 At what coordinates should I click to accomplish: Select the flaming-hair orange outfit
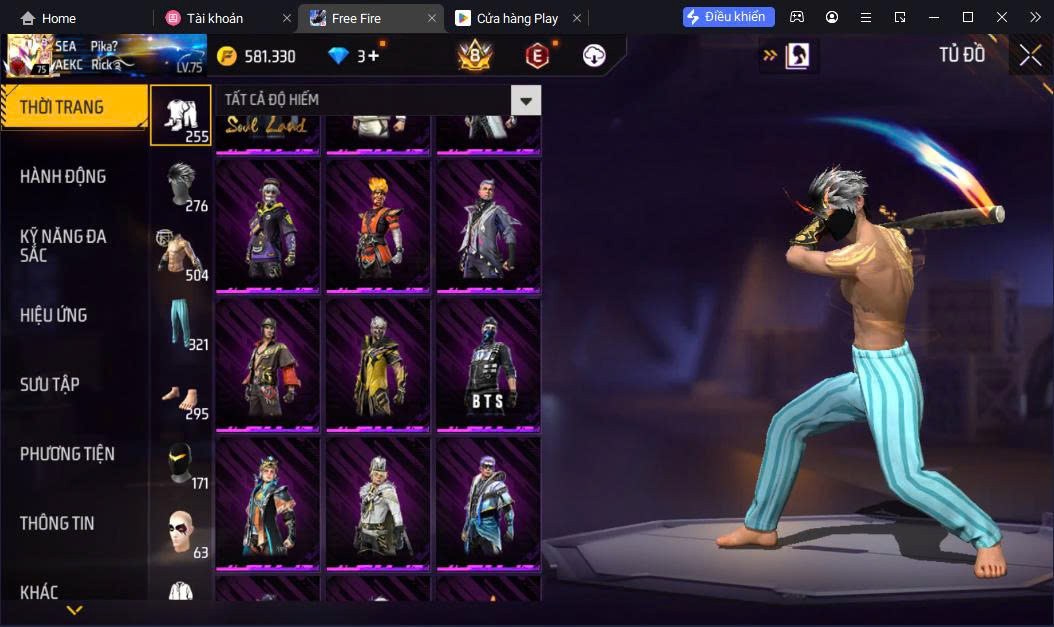[378, 227]
